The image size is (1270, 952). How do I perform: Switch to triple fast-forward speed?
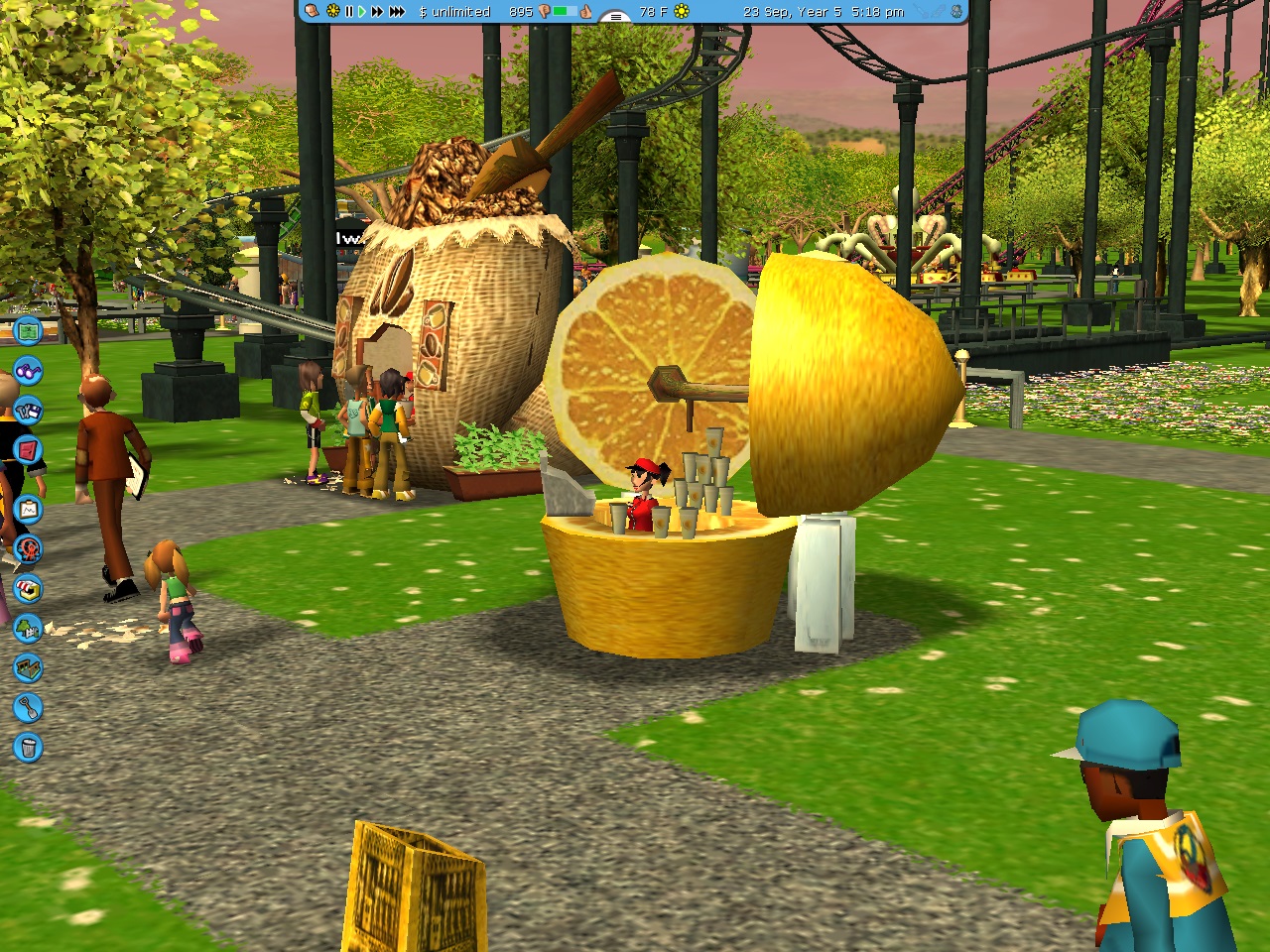click(x=397, y=12)
